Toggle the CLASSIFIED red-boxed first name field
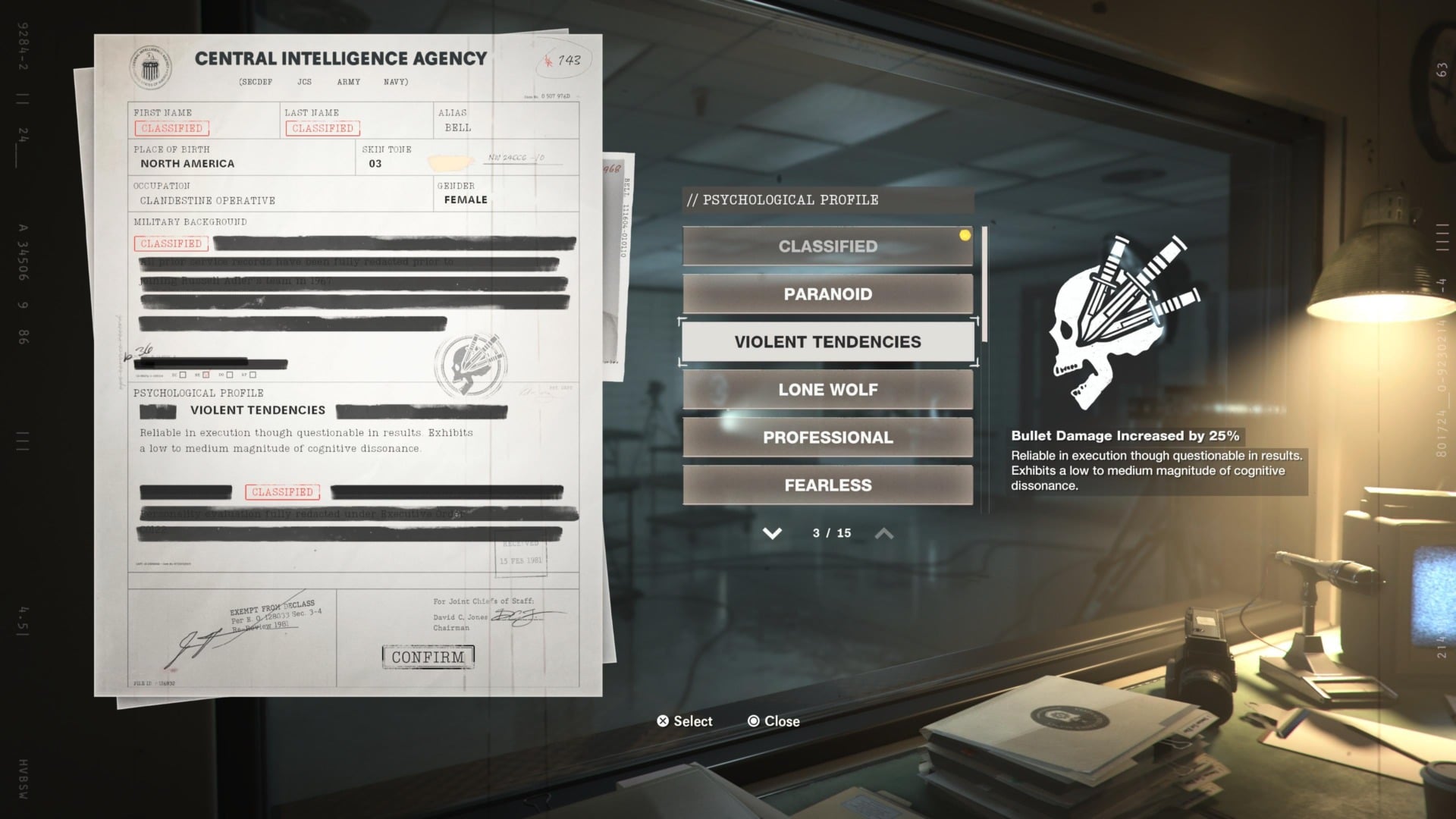Screen dimensions: 1456x819 point(170,127)
